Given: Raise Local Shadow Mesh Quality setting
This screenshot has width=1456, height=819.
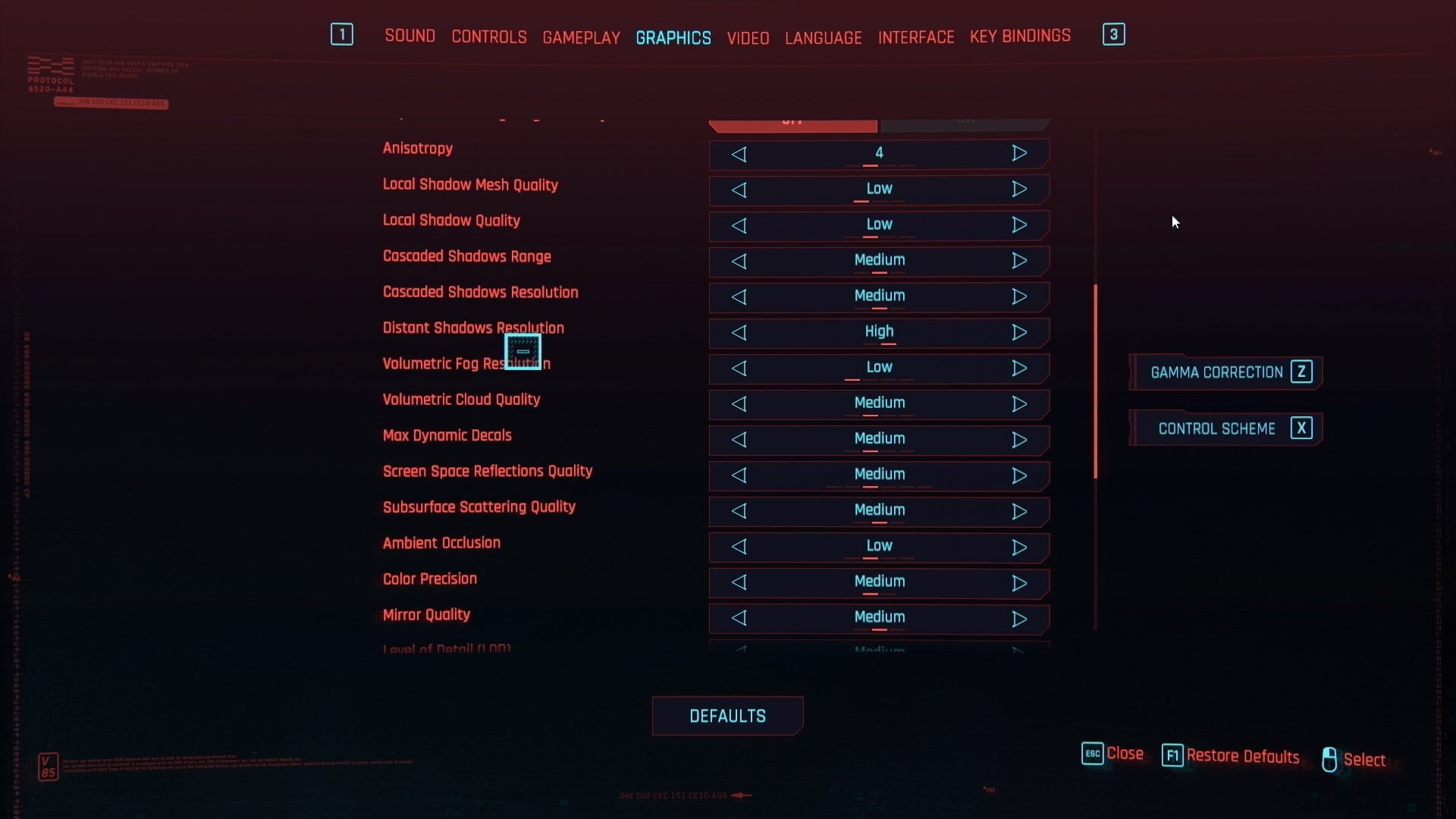Looking at the screenshot, I should coord(1019,189).
